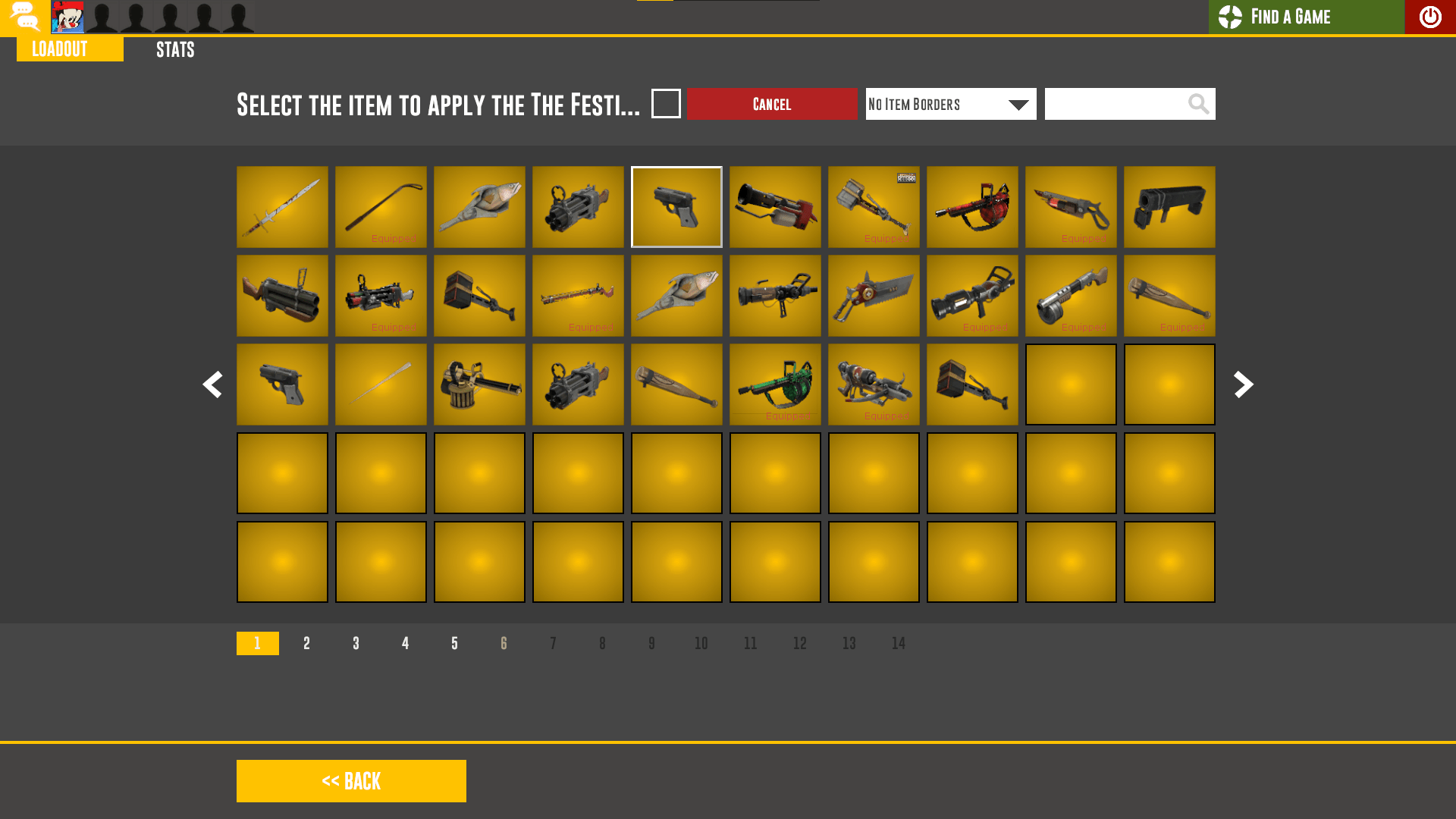This screenshot has height=819, width=1456.
Task: Open the No Item Borders dropdown
Action: (950, 104)
